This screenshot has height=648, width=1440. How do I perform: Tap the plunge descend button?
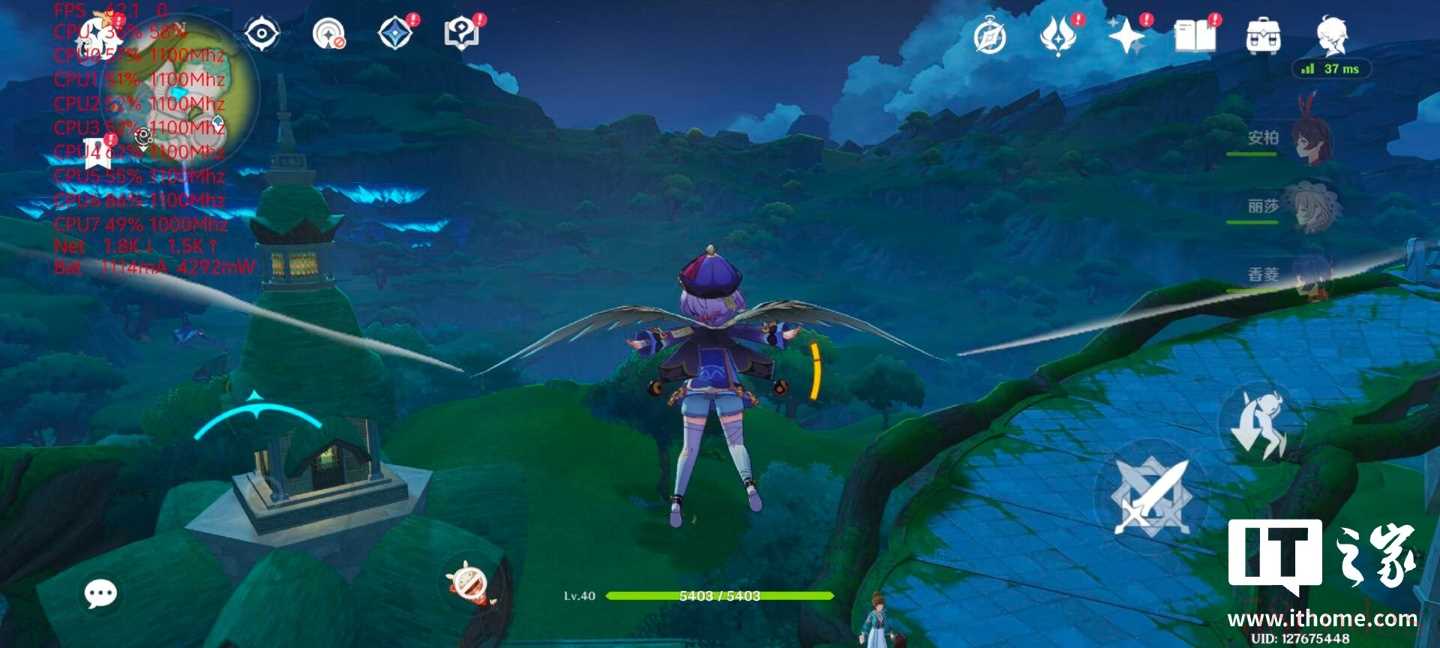(x=1261, y=424)
